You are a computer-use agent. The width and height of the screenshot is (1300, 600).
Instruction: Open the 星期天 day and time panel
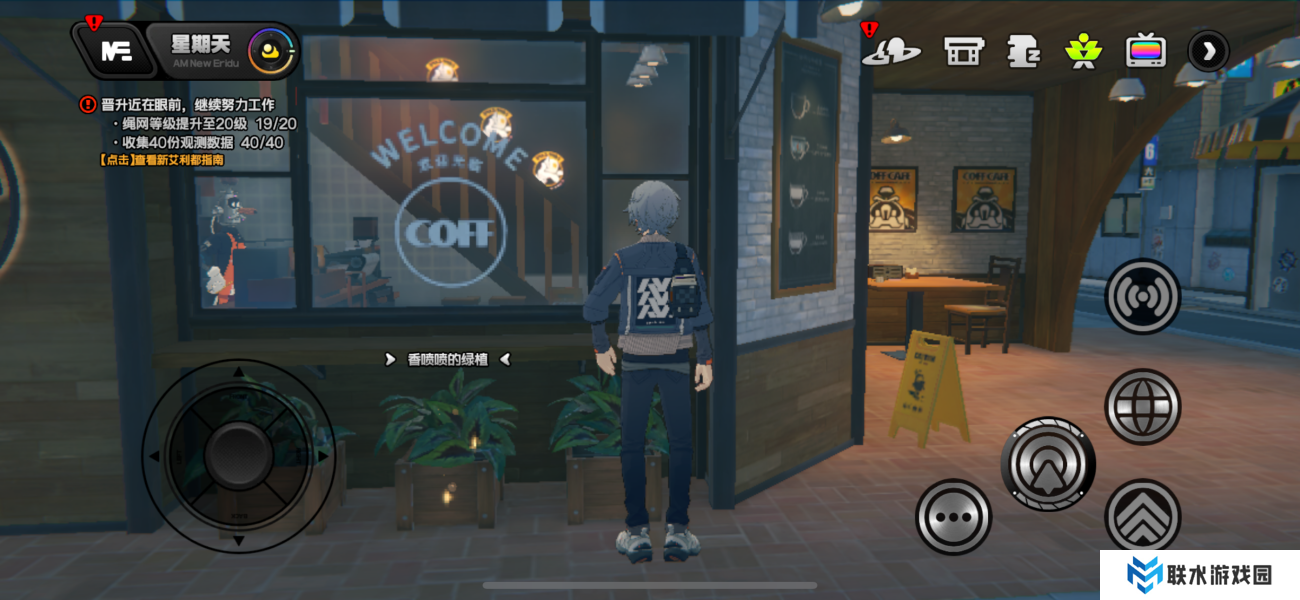point(200,50)
